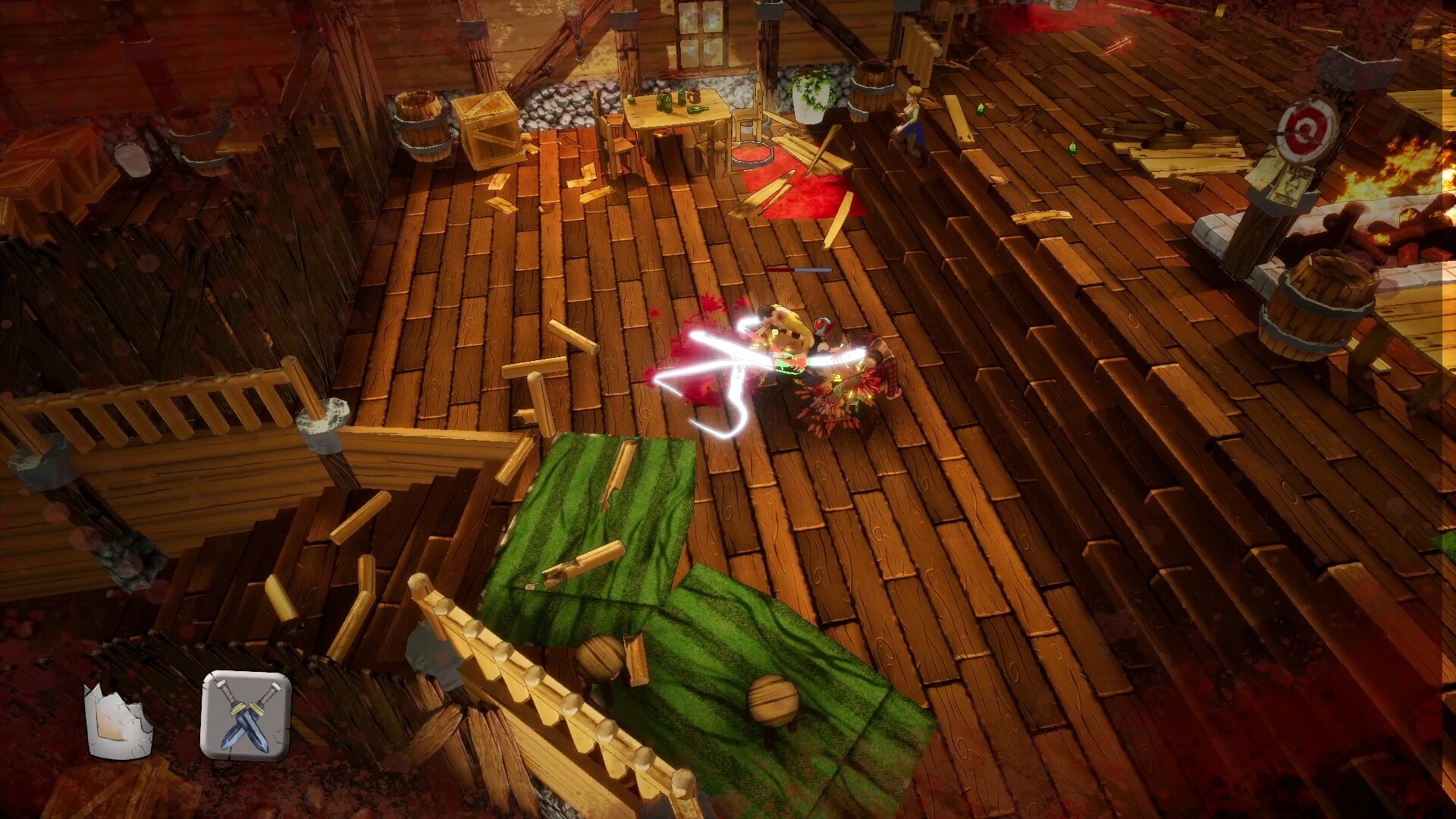Click the enemy health bar above combat
This screenshot has width=1456, height=819.
(x=800, y=269)
